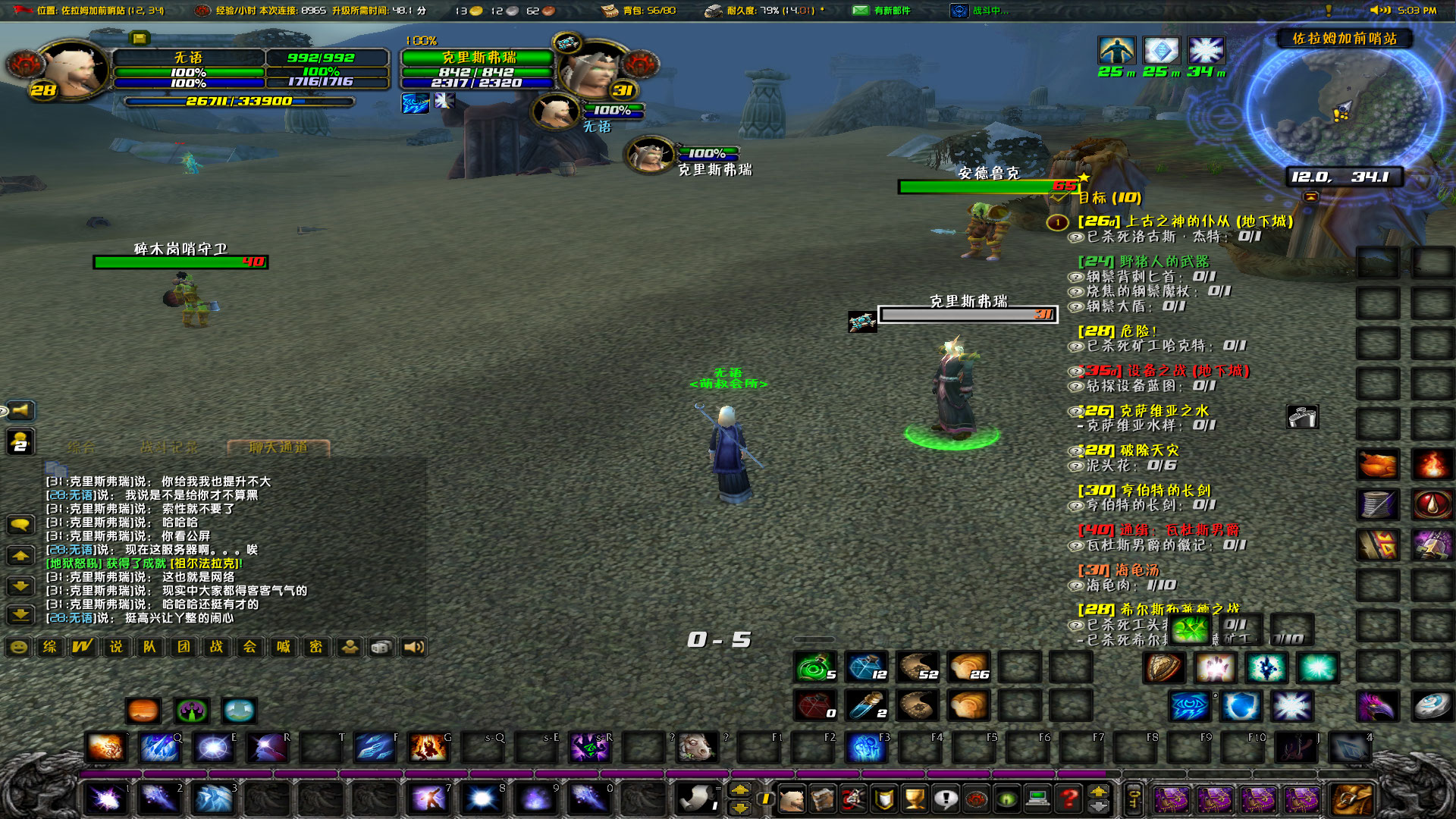Toggle the speaker icon on the chat bar
The image size is (1456, 819).
pyautogui.click(x=412, y=647)
